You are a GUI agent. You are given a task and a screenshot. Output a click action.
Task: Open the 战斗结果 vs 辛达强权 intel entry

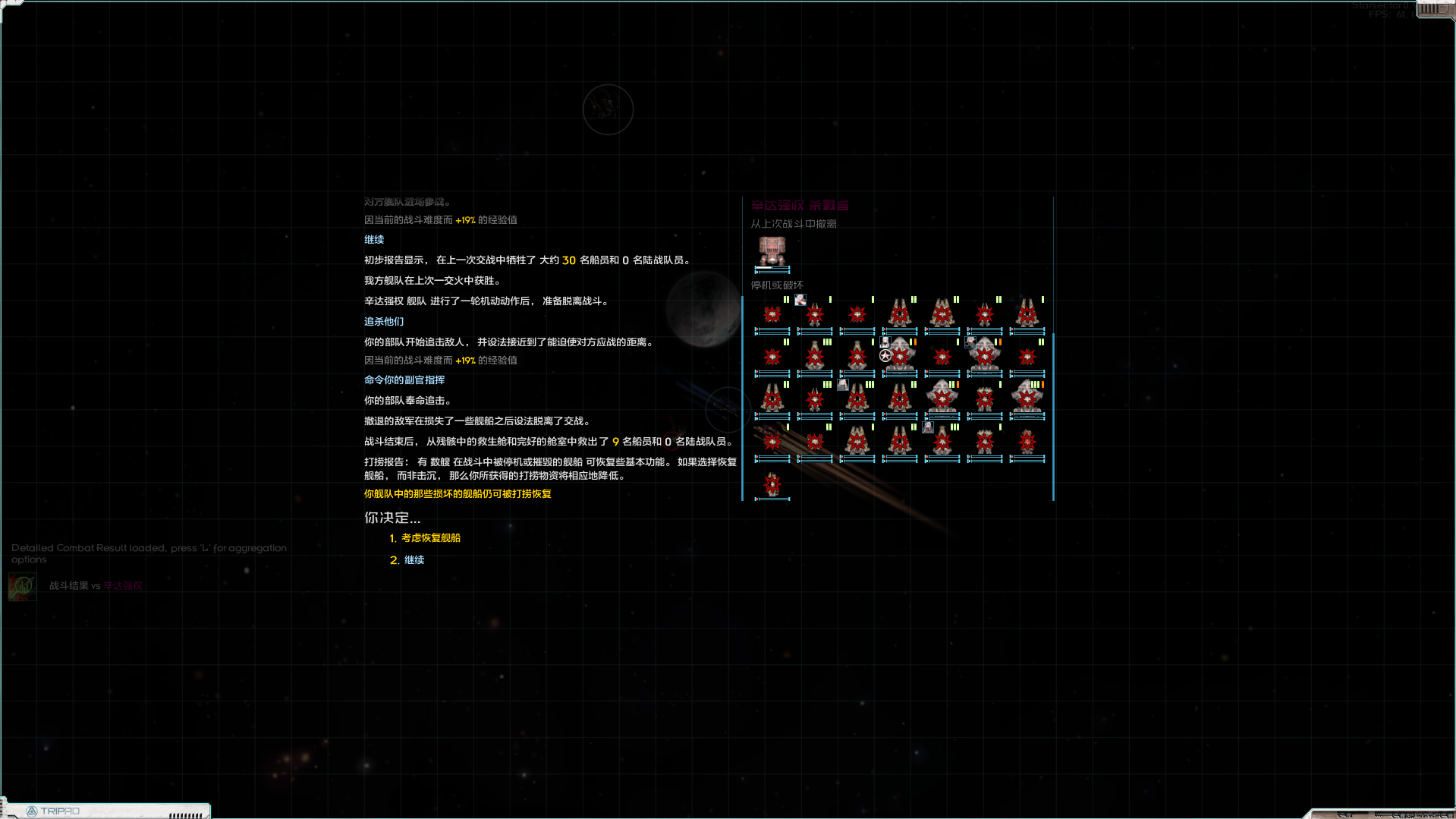(95, 585)
